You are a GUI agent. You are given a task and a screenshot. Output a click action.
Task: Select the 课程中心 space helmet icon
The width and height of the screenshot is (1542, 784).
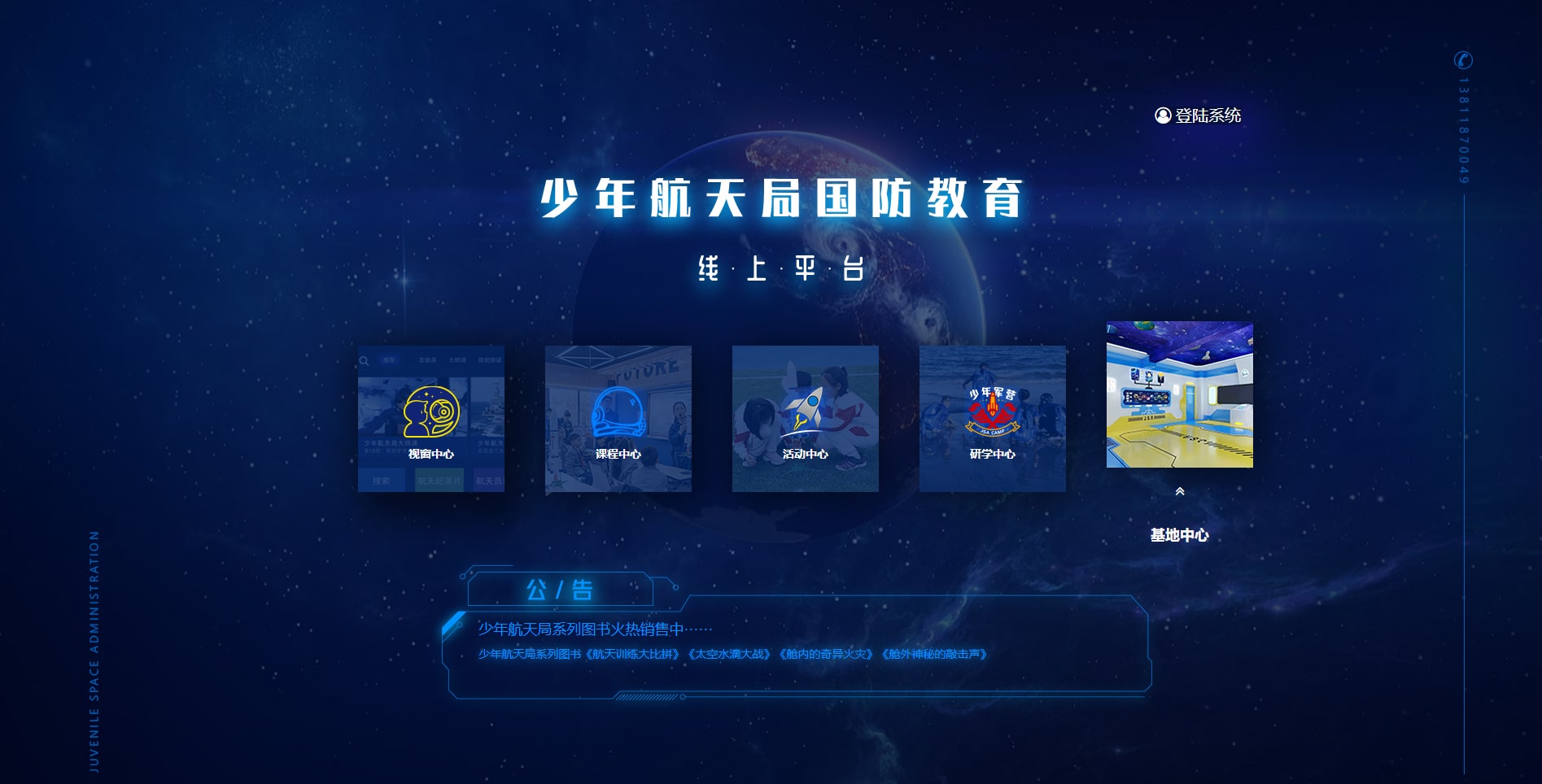click(x=618, y=412)
